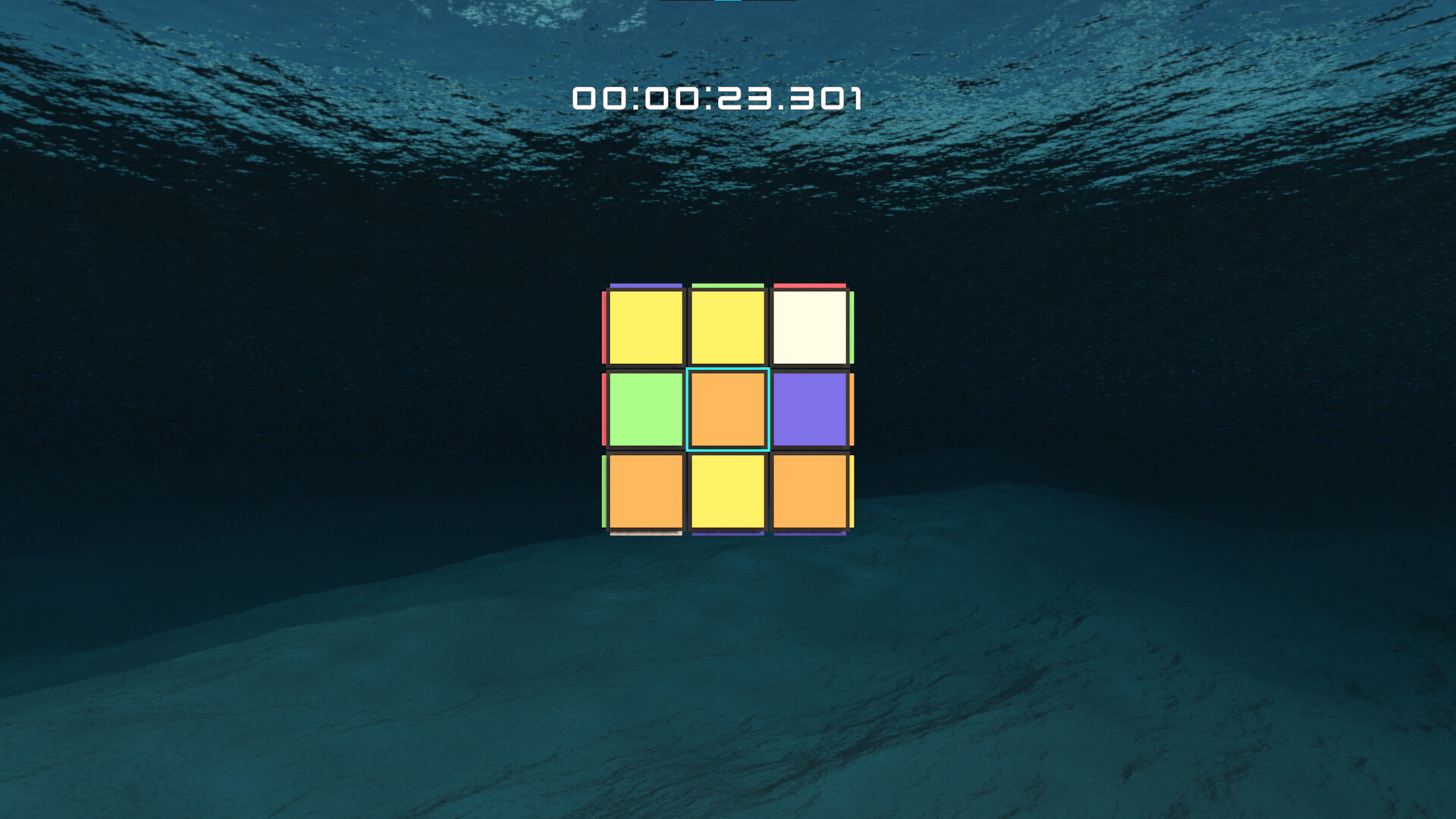Select the orange tile in the bottom-right corner
The width and height of the screenshot is (1456, 819).
(x=808, y=491)
